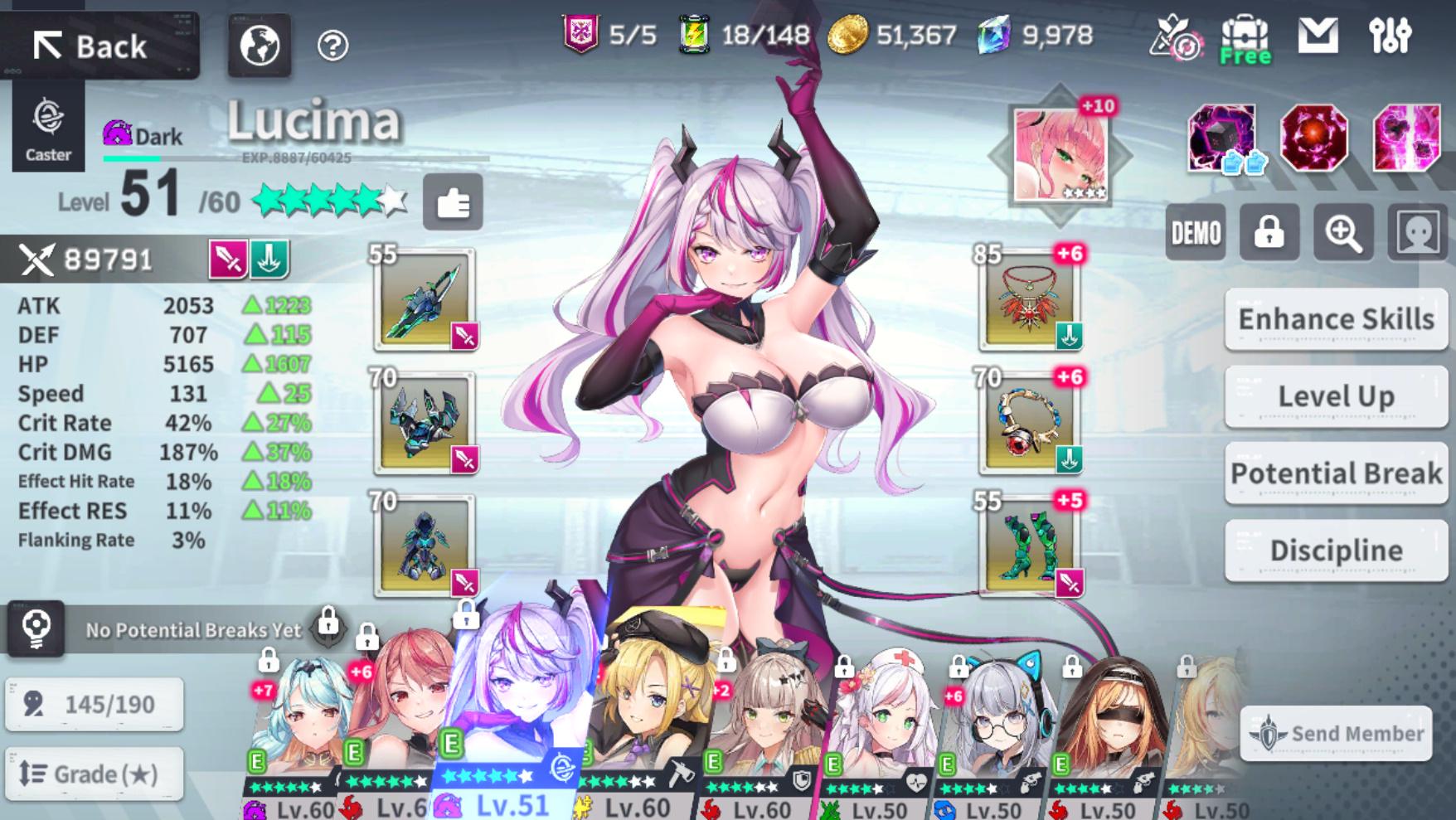
Task: Play the DEMO preview
Action: [1196, 233]
